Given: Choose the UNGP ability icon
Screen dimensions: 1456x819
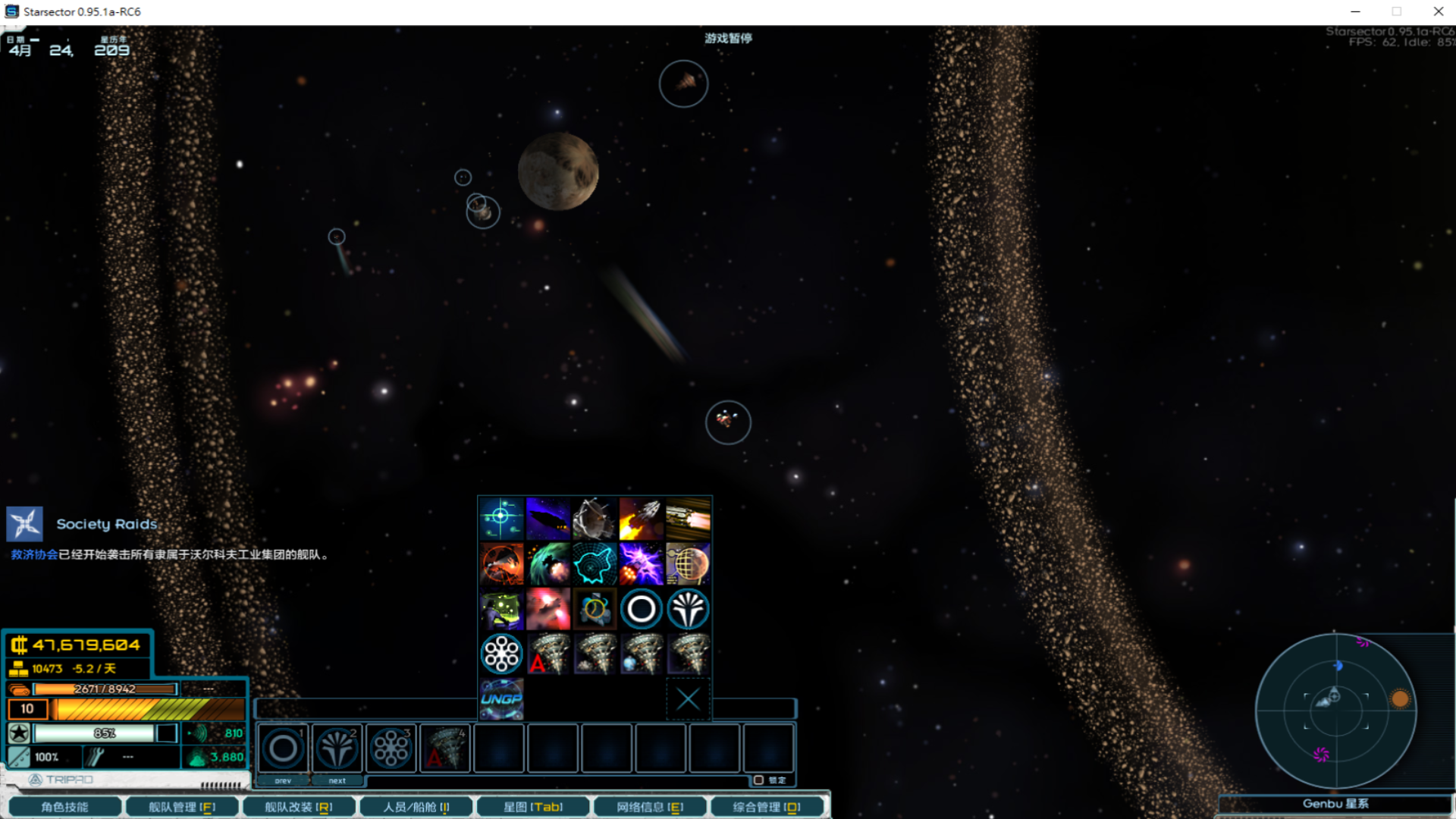Looking at the screenshot, I should tap(501, 698).
